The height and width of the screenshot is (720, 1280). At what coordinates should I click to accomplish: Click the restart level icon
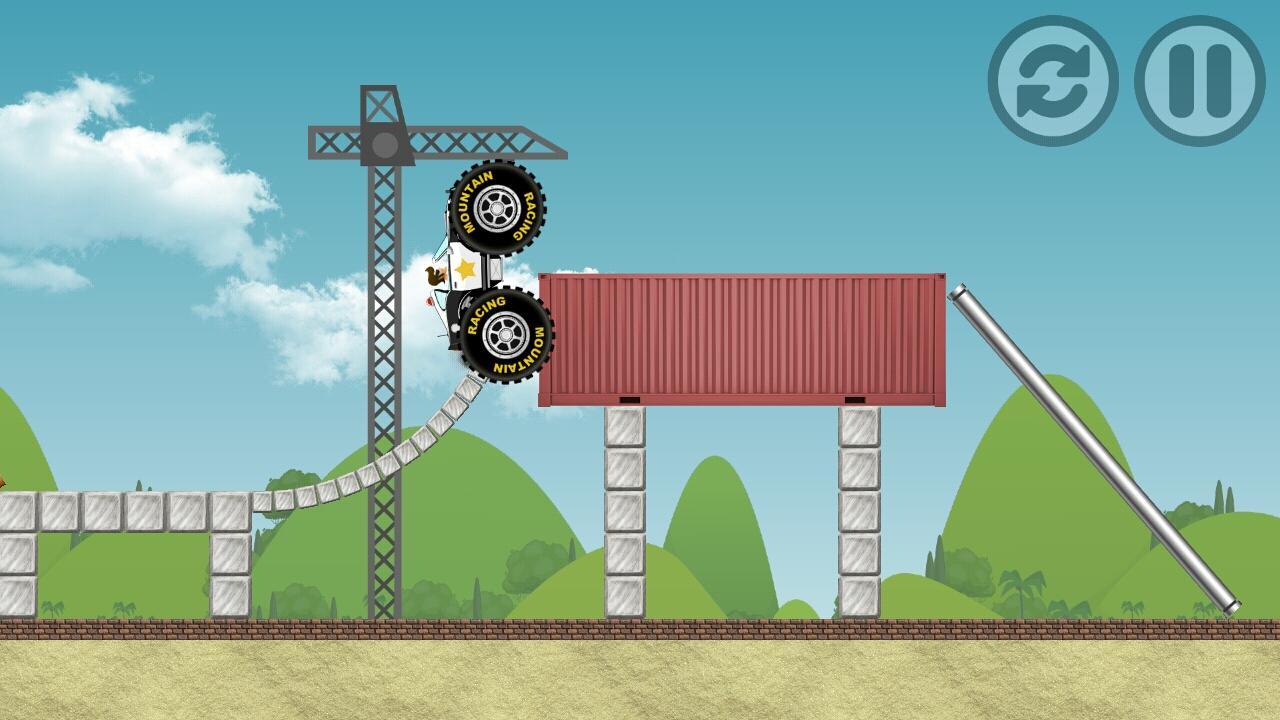click(1055, 75)
